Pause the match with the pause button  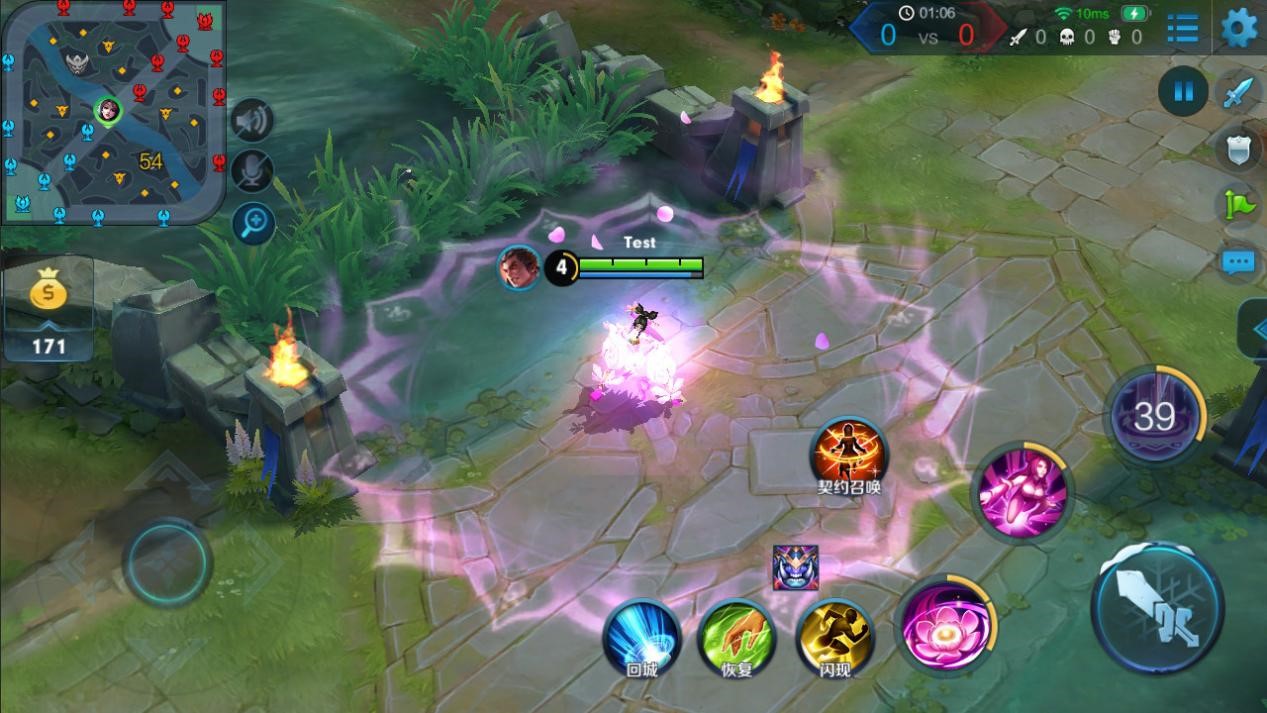(x=1183, y=93)
